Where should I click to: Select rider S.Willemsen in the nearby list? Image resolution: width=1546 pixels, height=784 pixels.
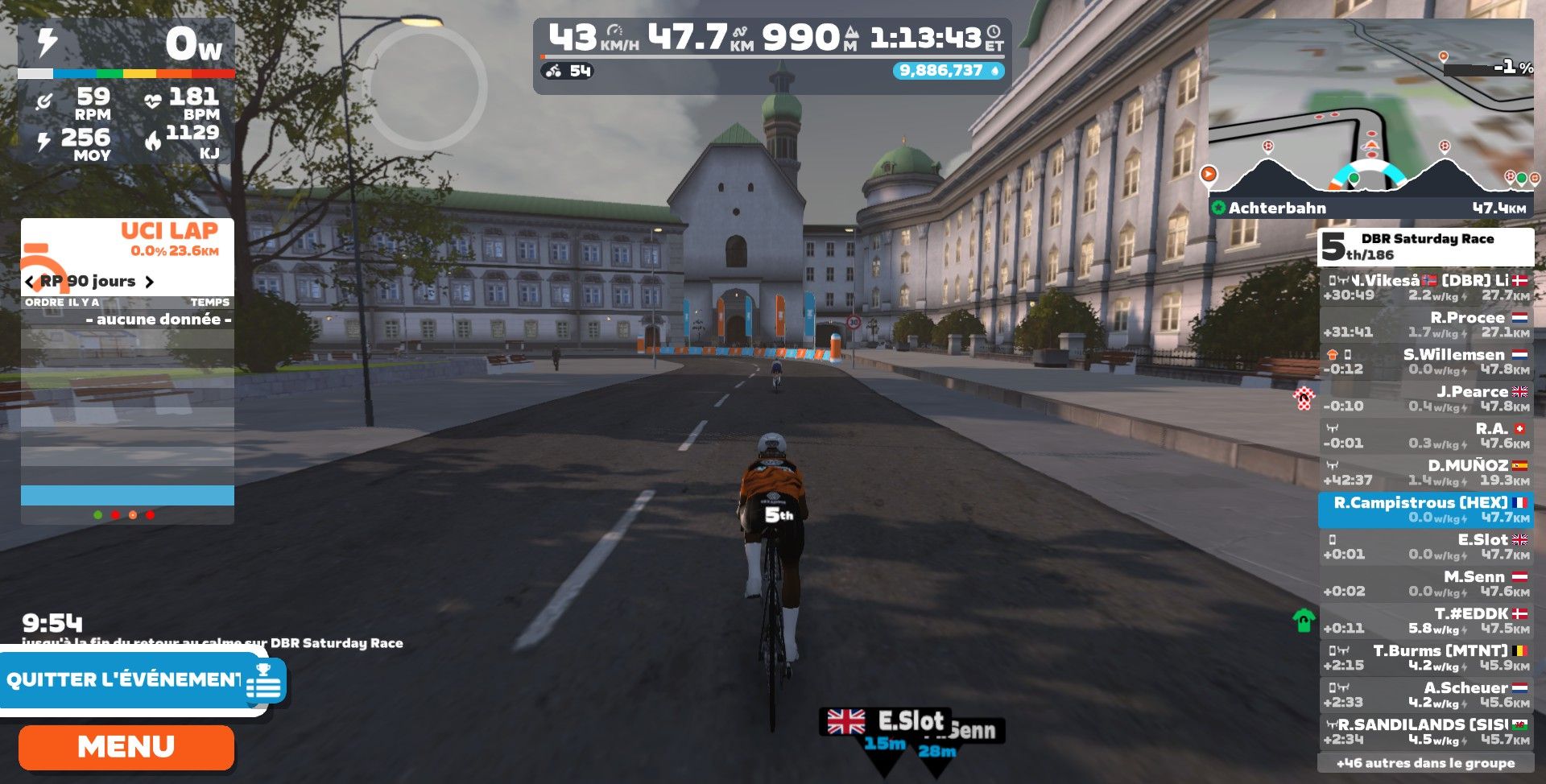[x=1425, y=361]
